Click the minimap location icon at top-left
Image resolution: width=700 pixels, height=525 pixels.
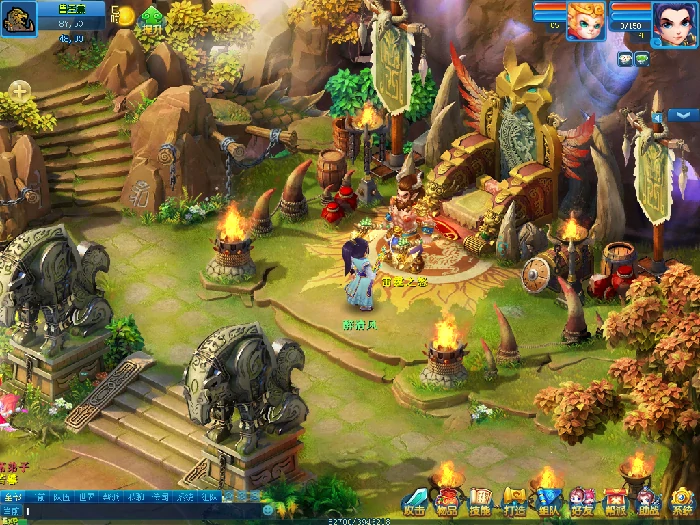pos(19,17)
